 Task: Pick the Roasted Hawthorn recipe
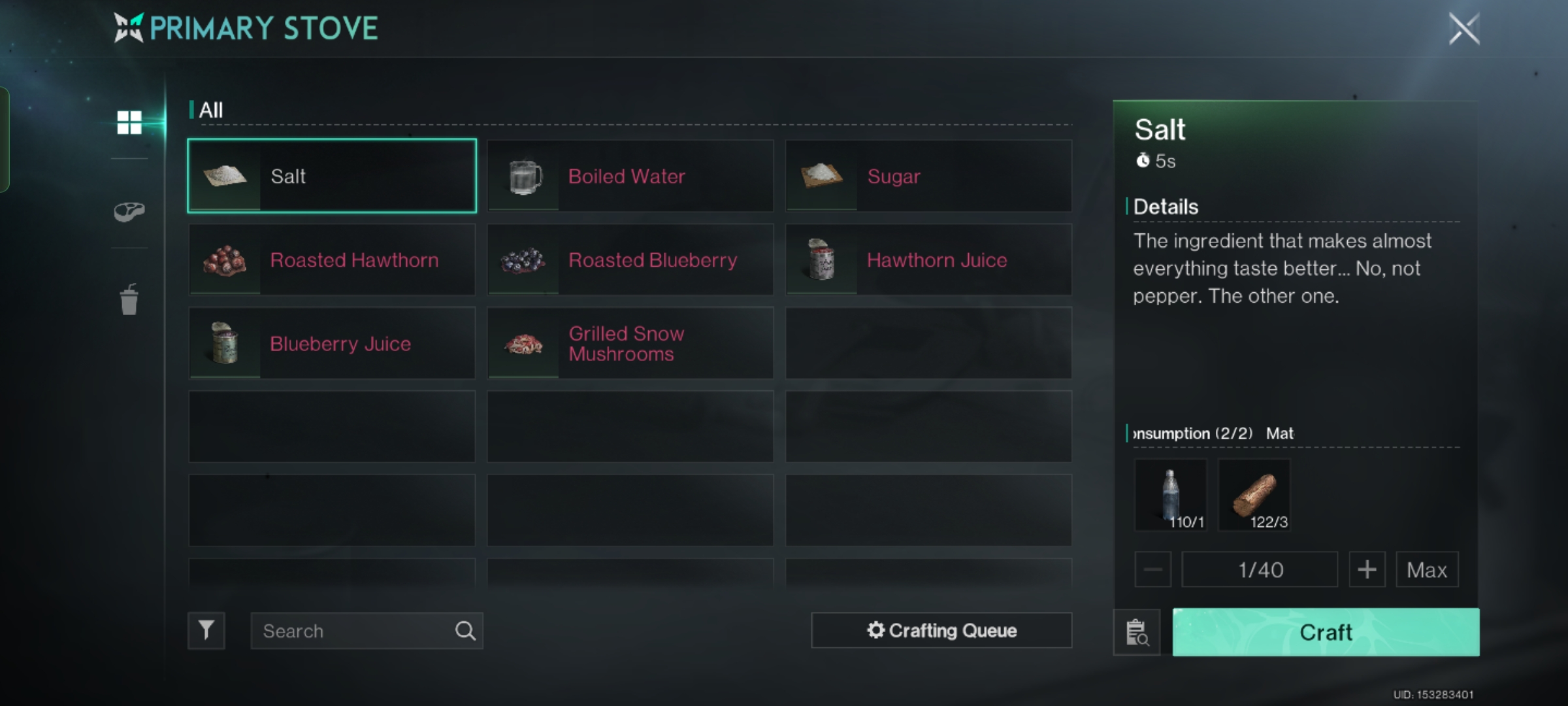[332, 260]
